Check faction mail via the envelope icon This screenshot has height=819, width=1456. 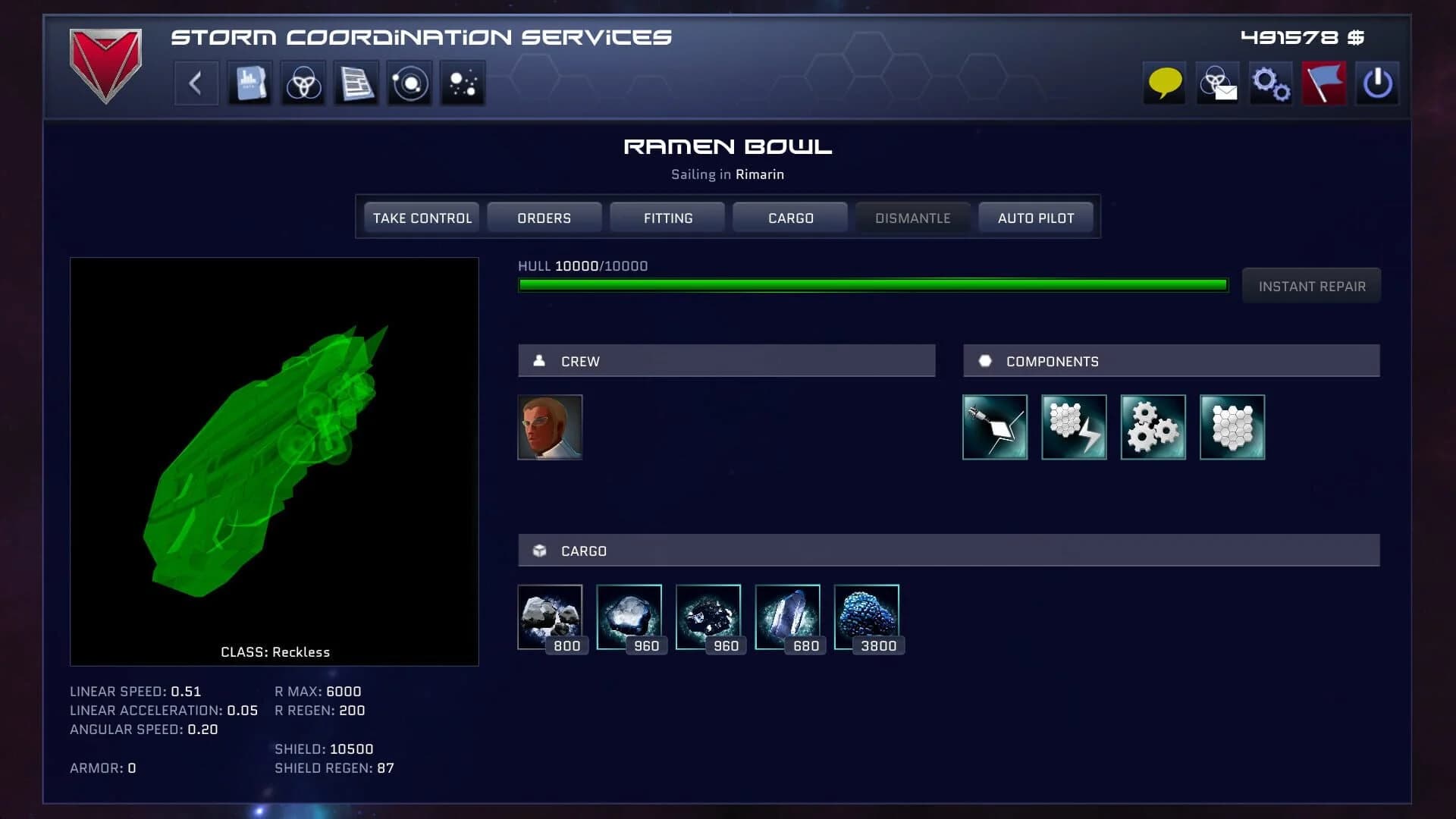click(1217, 83)
